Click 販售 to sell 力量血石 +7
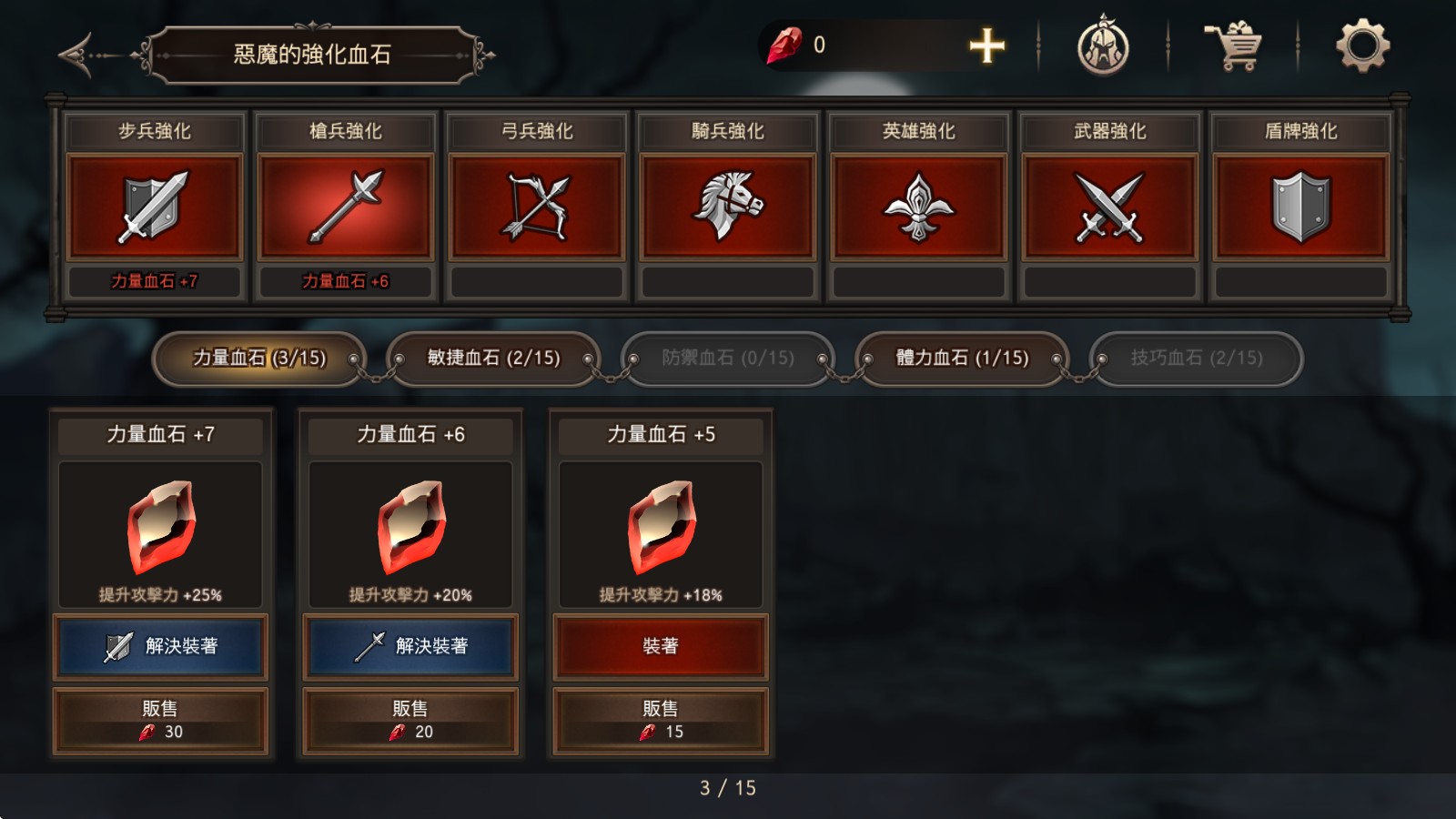1456x819 pixels. pos(160,719)
